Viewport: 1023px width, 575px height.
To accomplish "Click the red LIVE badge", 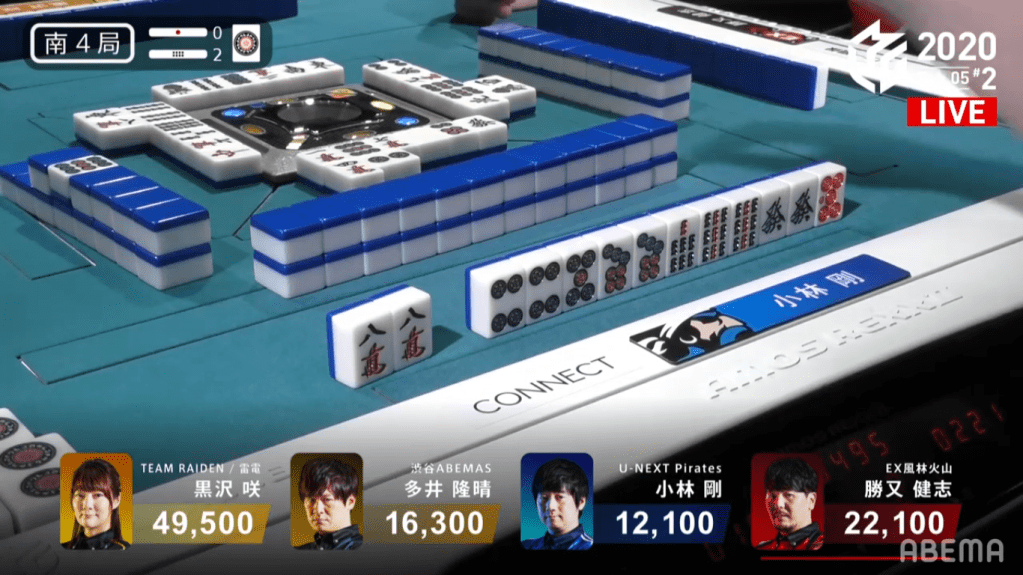I will [x=951, y=112].
